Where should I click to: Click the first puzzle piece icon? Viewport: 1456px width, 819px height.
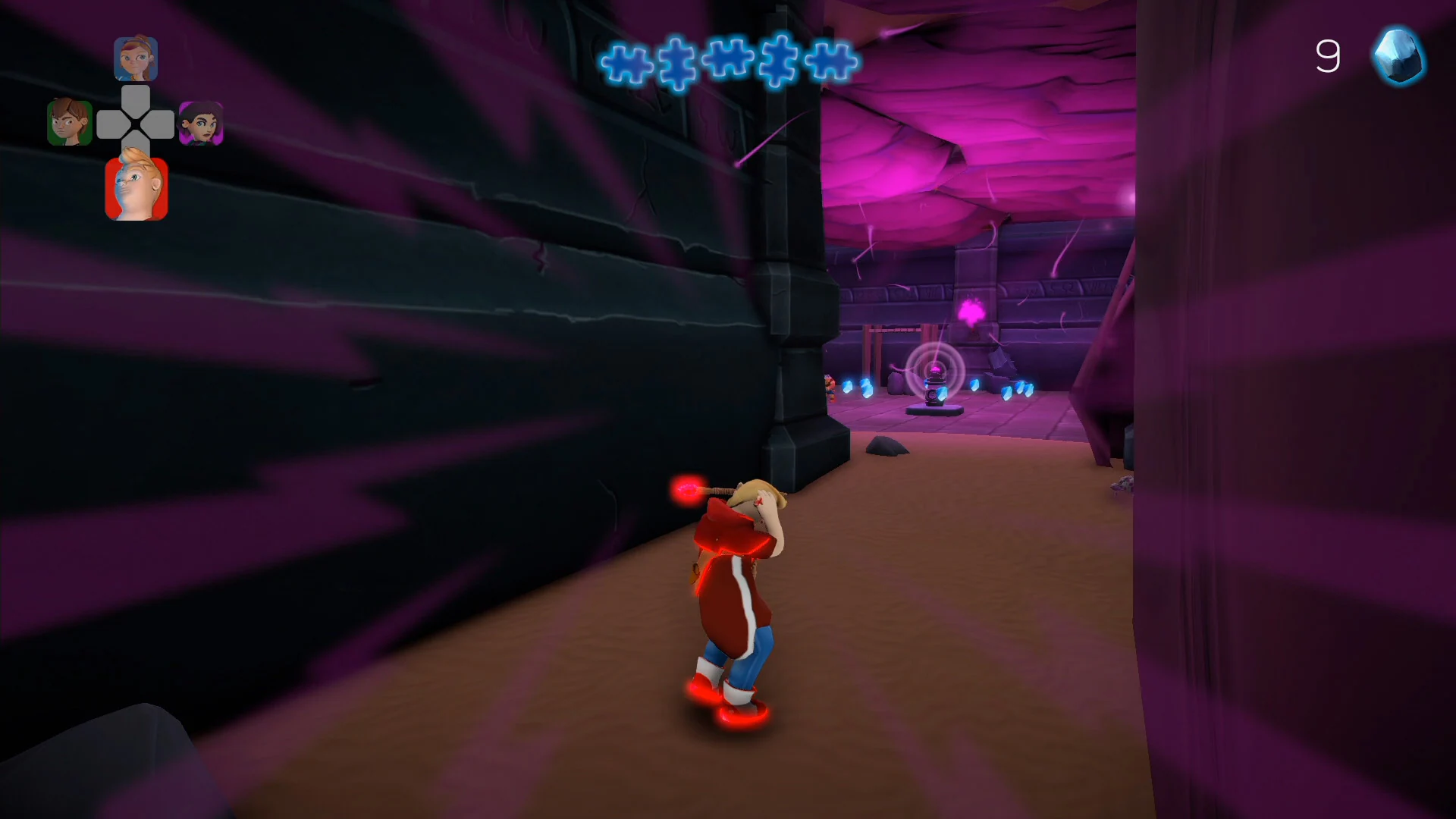pyautogui.click(x=627, y=64)
